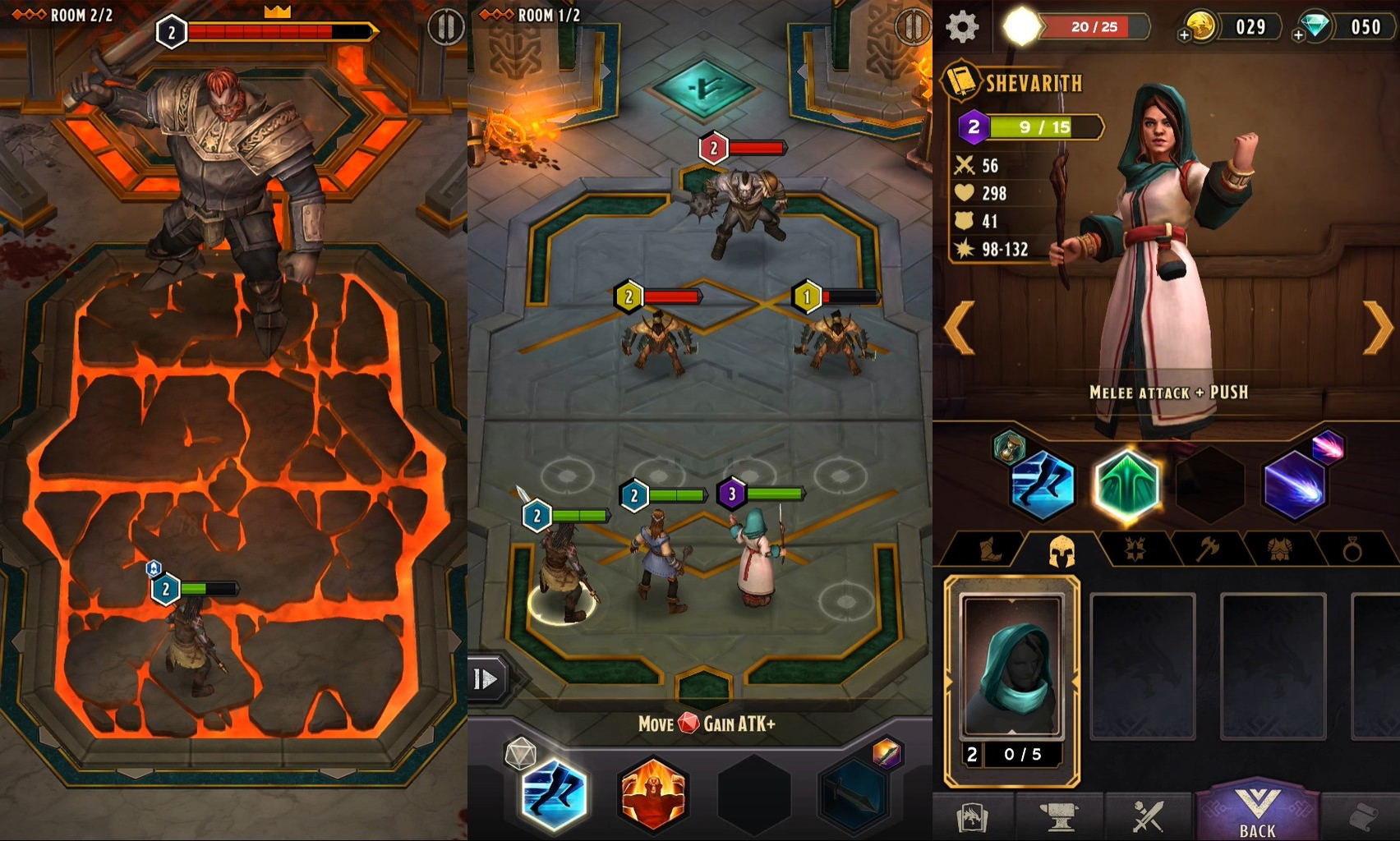Pause the Room 1/2 battle

pos(913,27)
